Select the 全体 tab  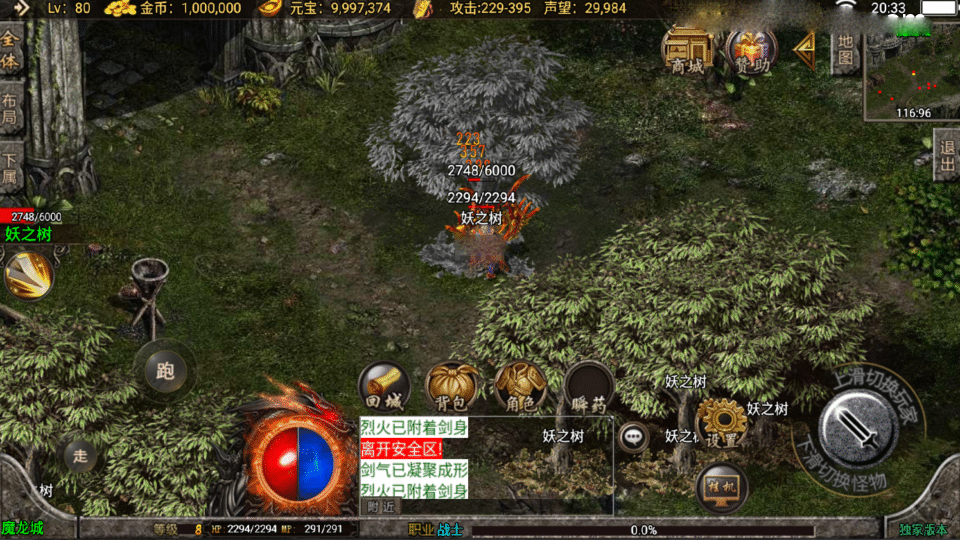point(11,51)
